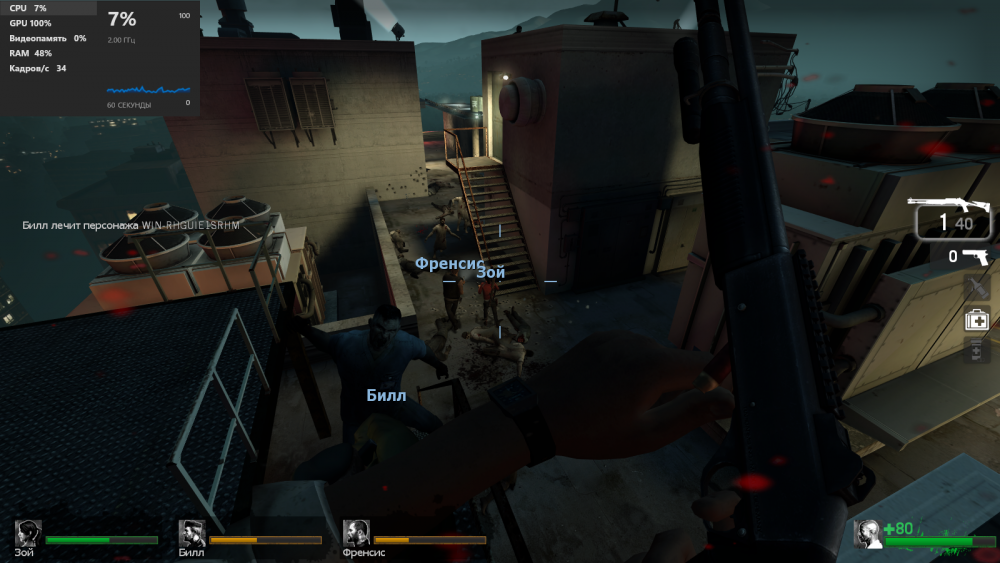The image size is (1000, 563).
Task: Select the first aid kit slot
Action: [x=976, y=319]
